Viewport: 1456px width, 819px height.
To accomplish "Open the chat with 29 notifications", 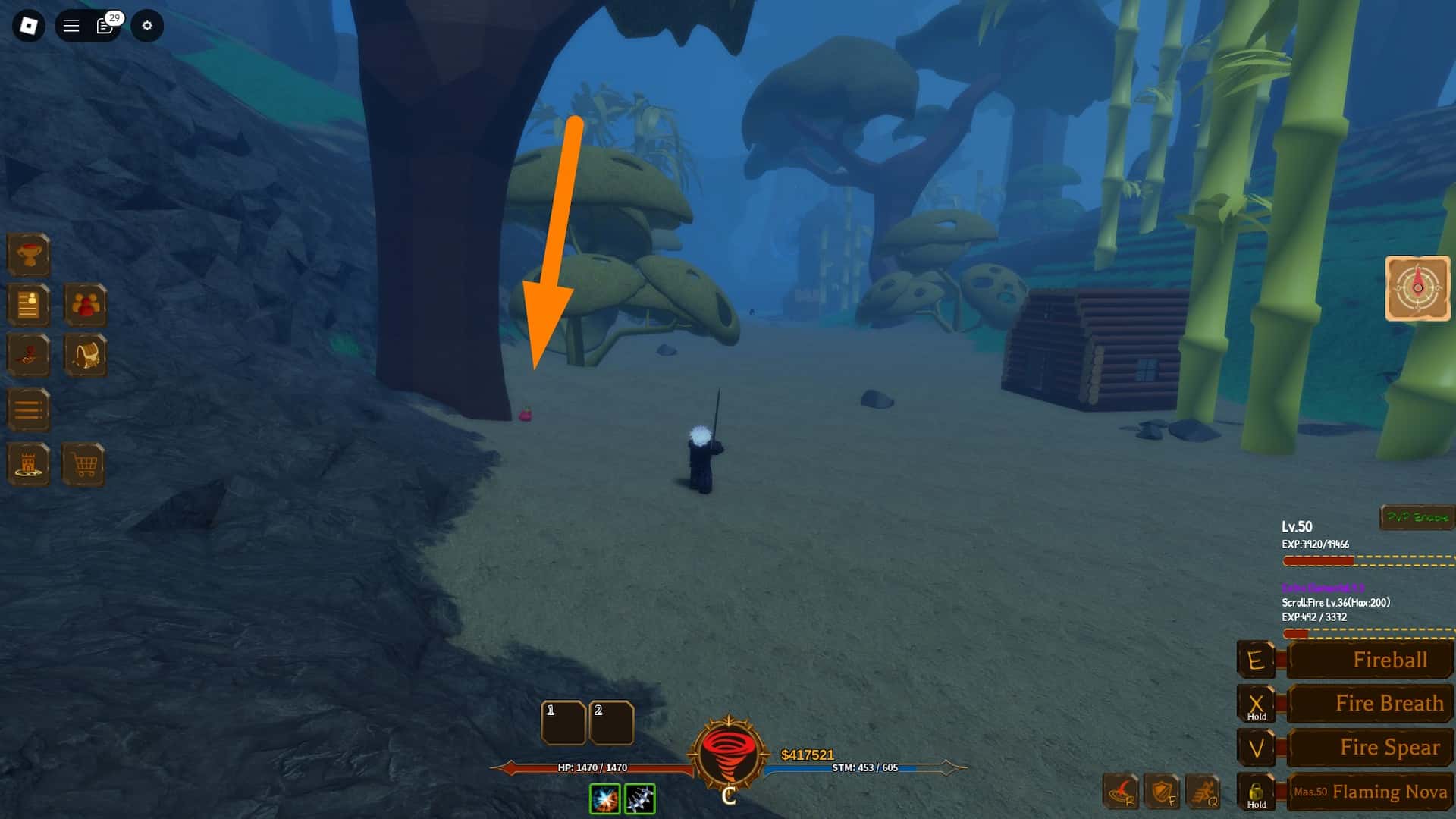I will pos(104,25).
